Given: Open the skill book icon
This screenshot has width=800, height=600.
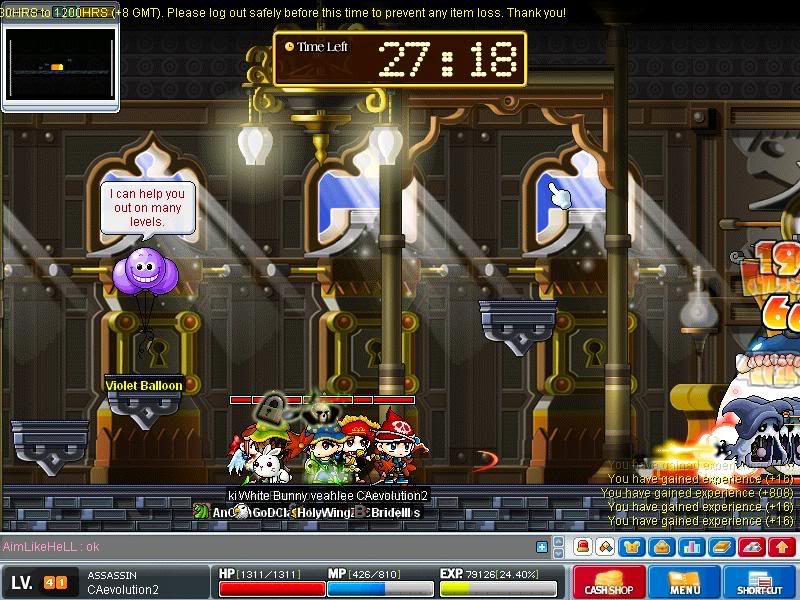Looking at the screenshot, I should (722, 547).
